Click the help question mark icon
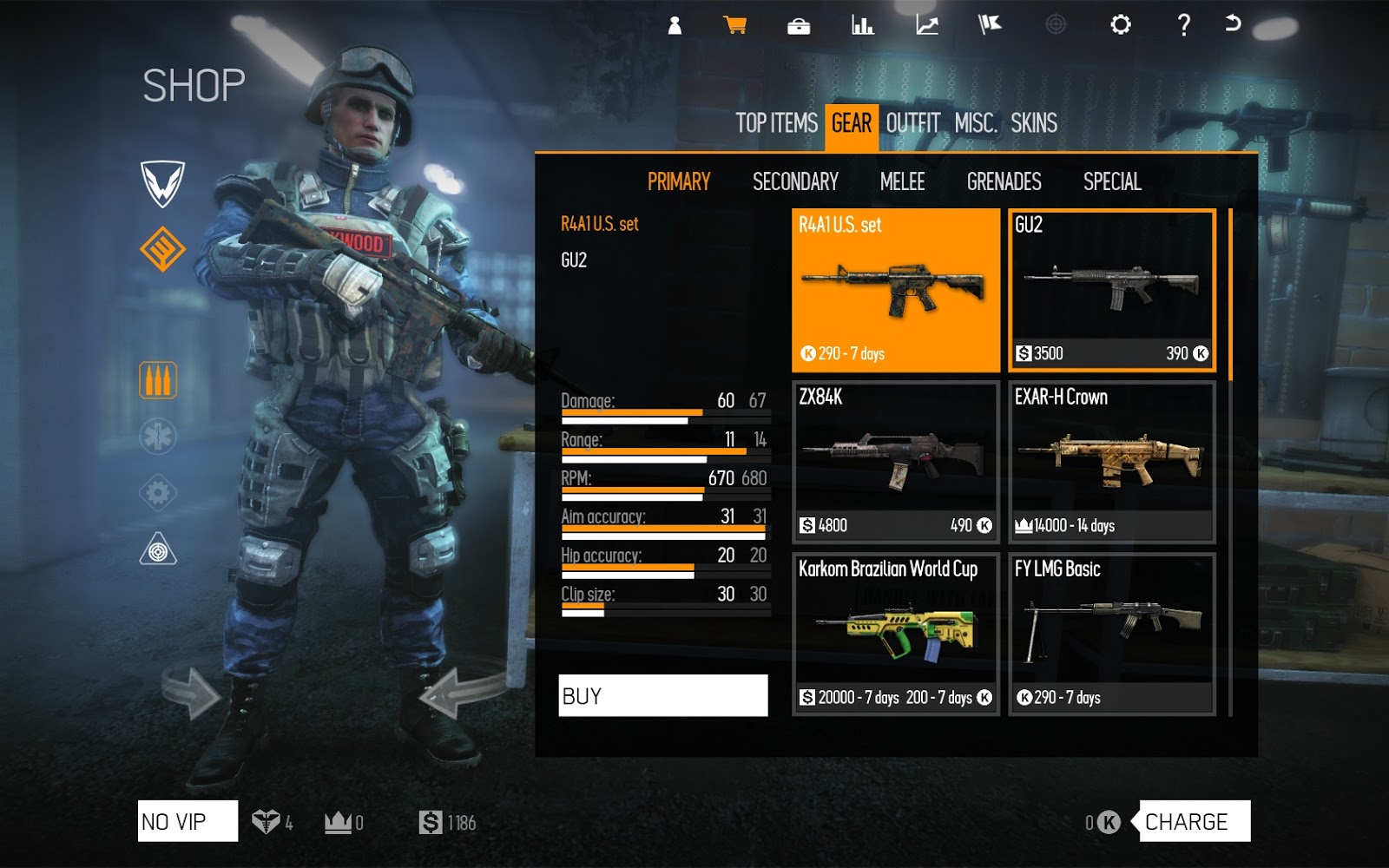 pos(1182,26)
